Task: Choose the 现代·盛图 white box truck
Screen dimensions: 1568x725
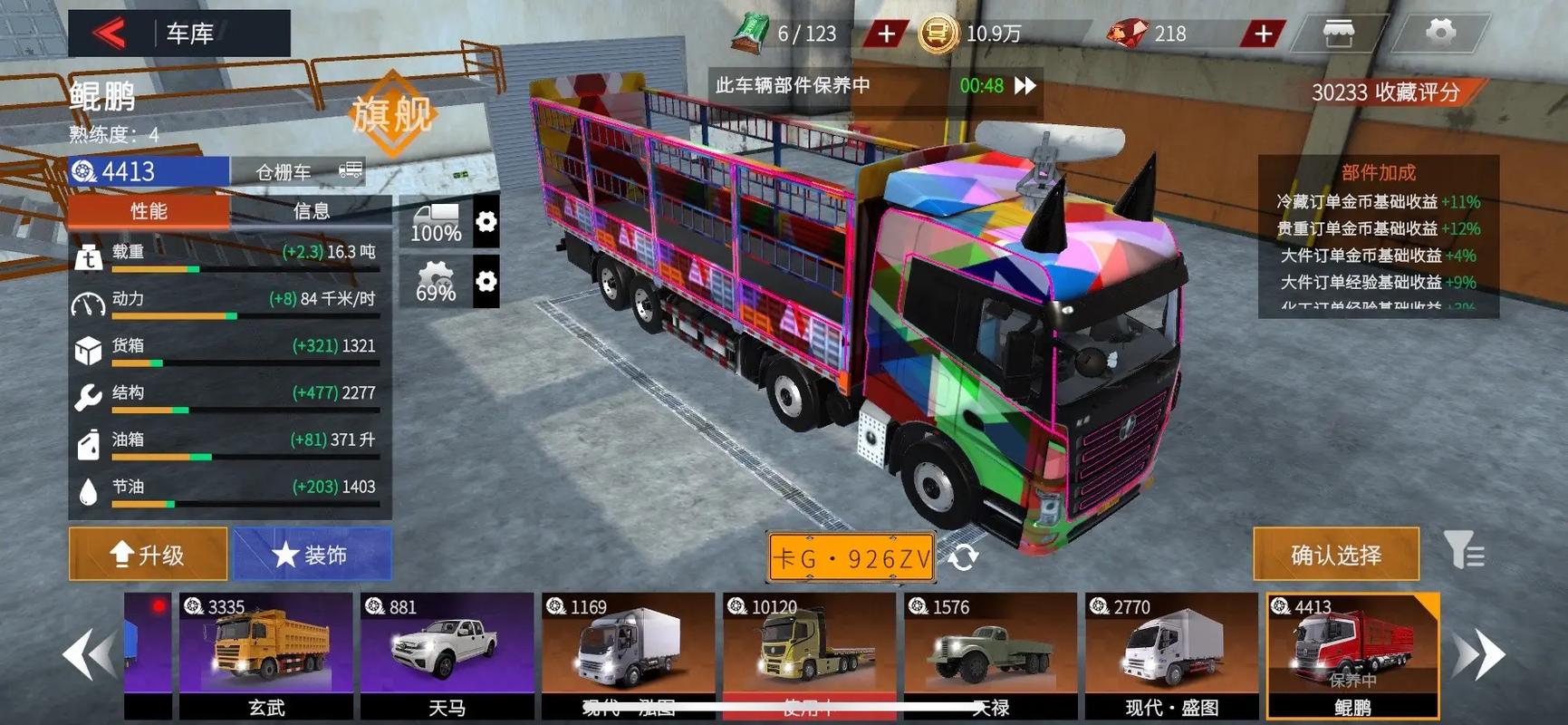Action: pos(1171,654)
